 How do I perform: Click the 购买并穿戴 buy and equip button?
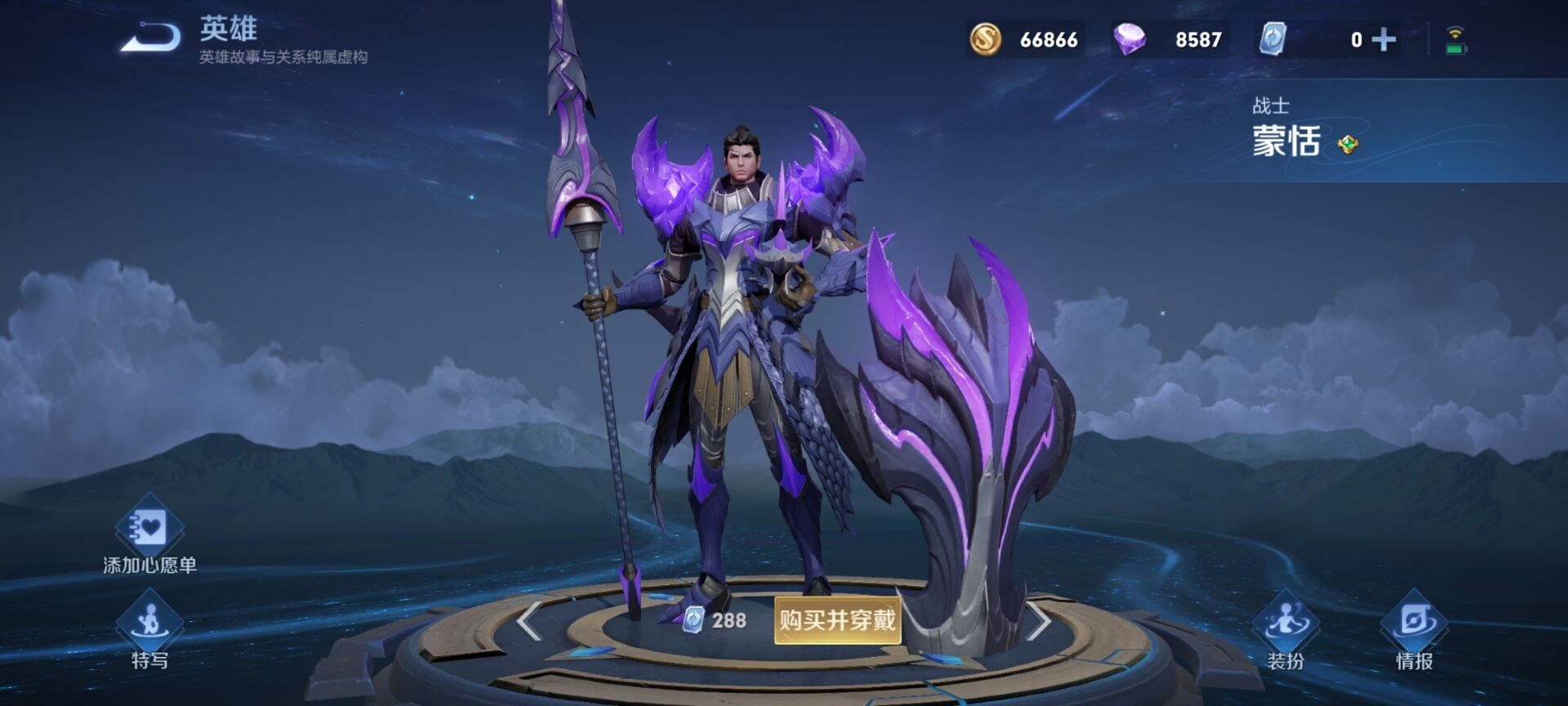point(837,620)
